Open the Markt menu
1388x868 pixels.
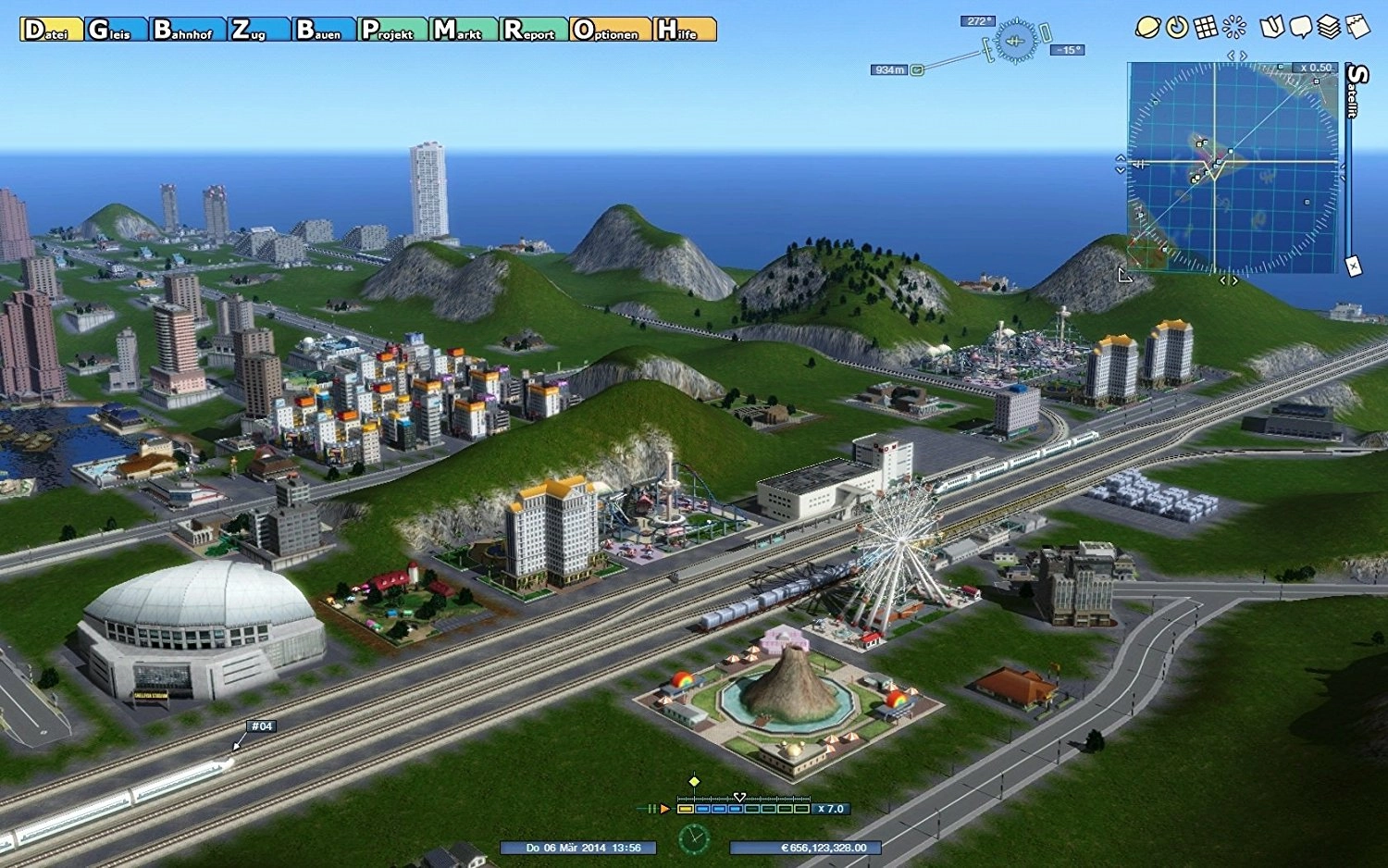(465, 30)
